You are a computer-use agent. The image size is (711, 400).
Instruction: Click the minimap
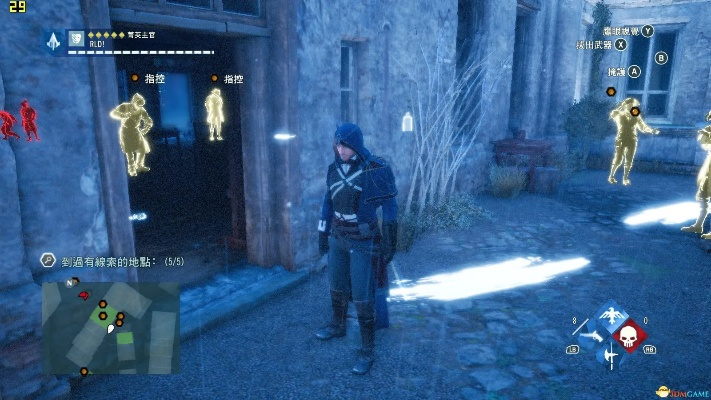(111, 327)
